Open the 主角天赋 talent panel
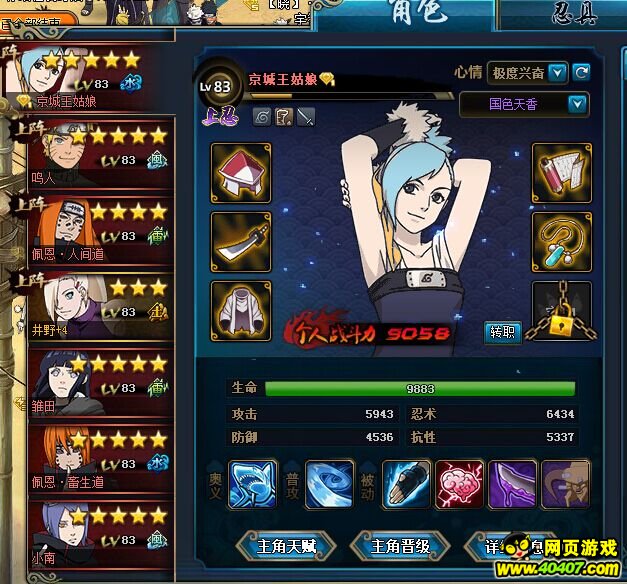 tap(286, 546)
